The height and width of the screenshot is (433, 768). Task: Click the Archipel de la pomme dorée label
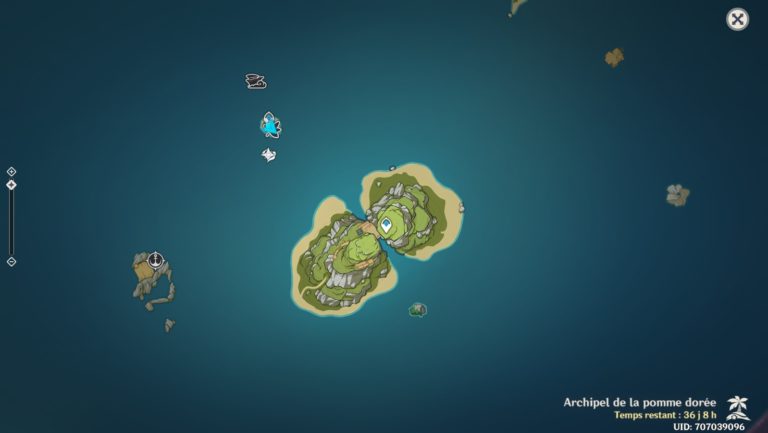coord(640,402)
